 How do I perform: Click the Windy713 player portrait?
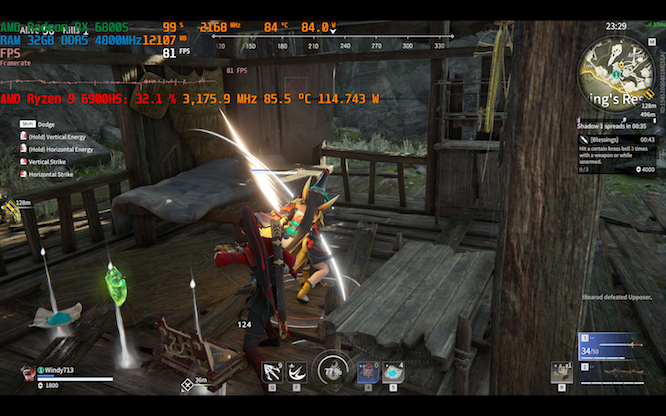point(28,371)
